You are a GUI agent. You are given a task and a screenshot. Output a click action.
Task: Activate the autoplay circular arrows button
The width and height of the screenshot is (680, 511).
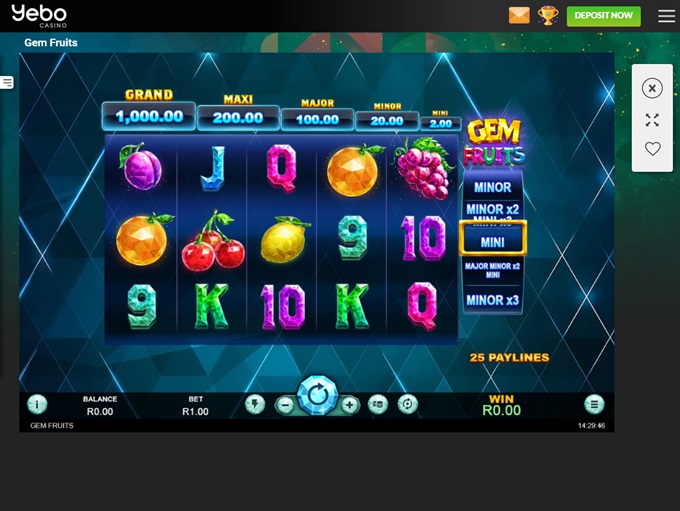(407, 404)
